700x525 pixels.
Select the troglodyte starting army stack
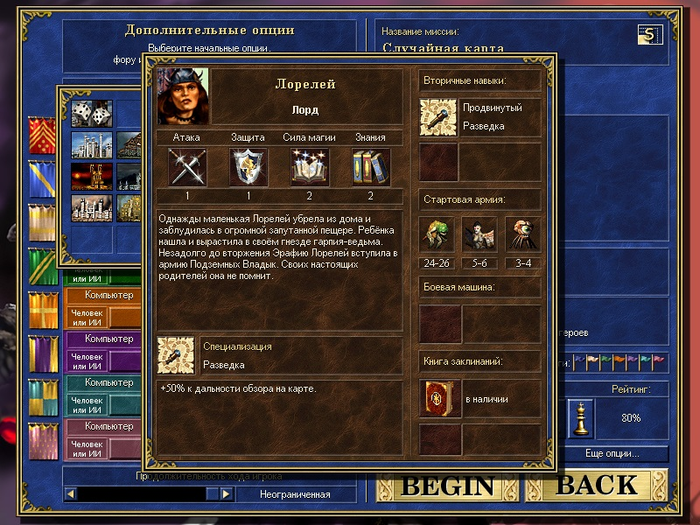438,234
